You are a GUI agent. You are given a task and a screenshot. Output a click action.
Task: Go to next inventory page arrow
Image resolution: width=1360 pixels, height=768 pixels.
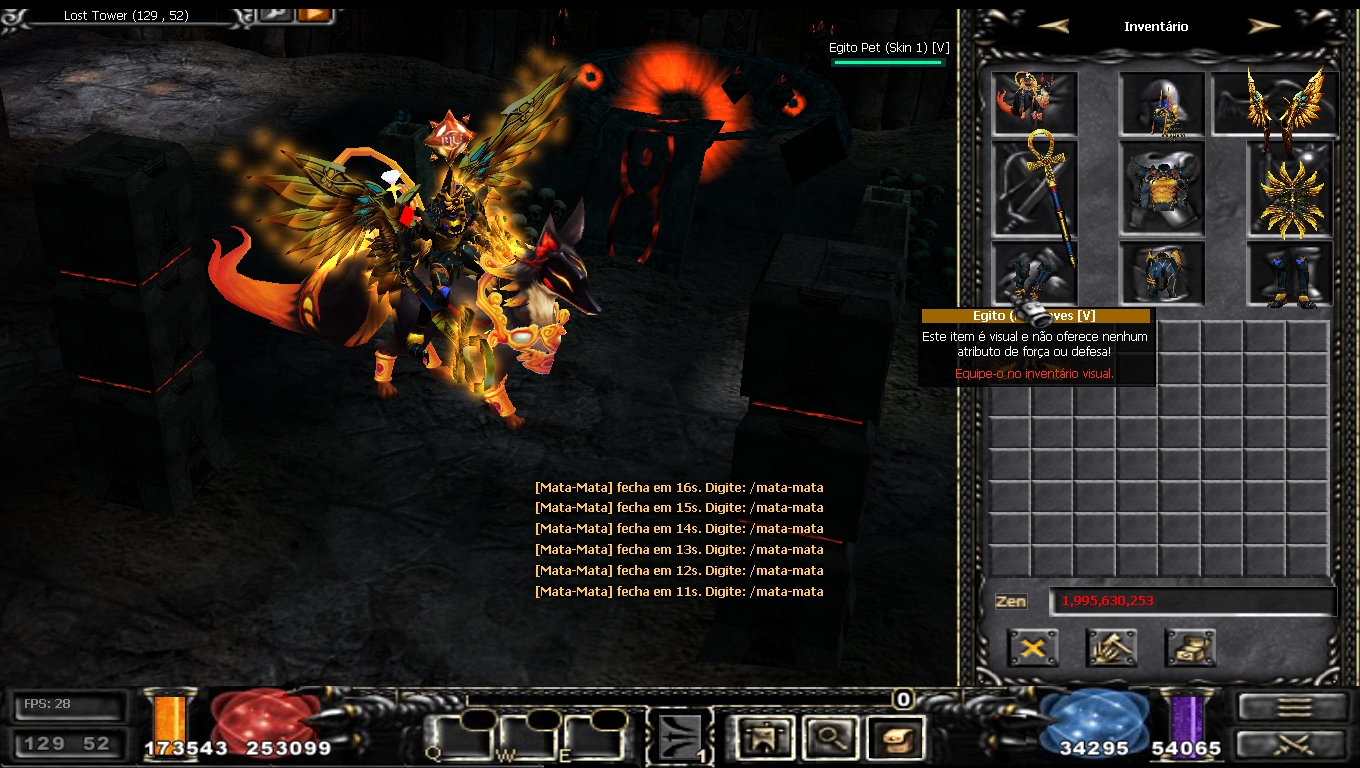(1264, 27)
